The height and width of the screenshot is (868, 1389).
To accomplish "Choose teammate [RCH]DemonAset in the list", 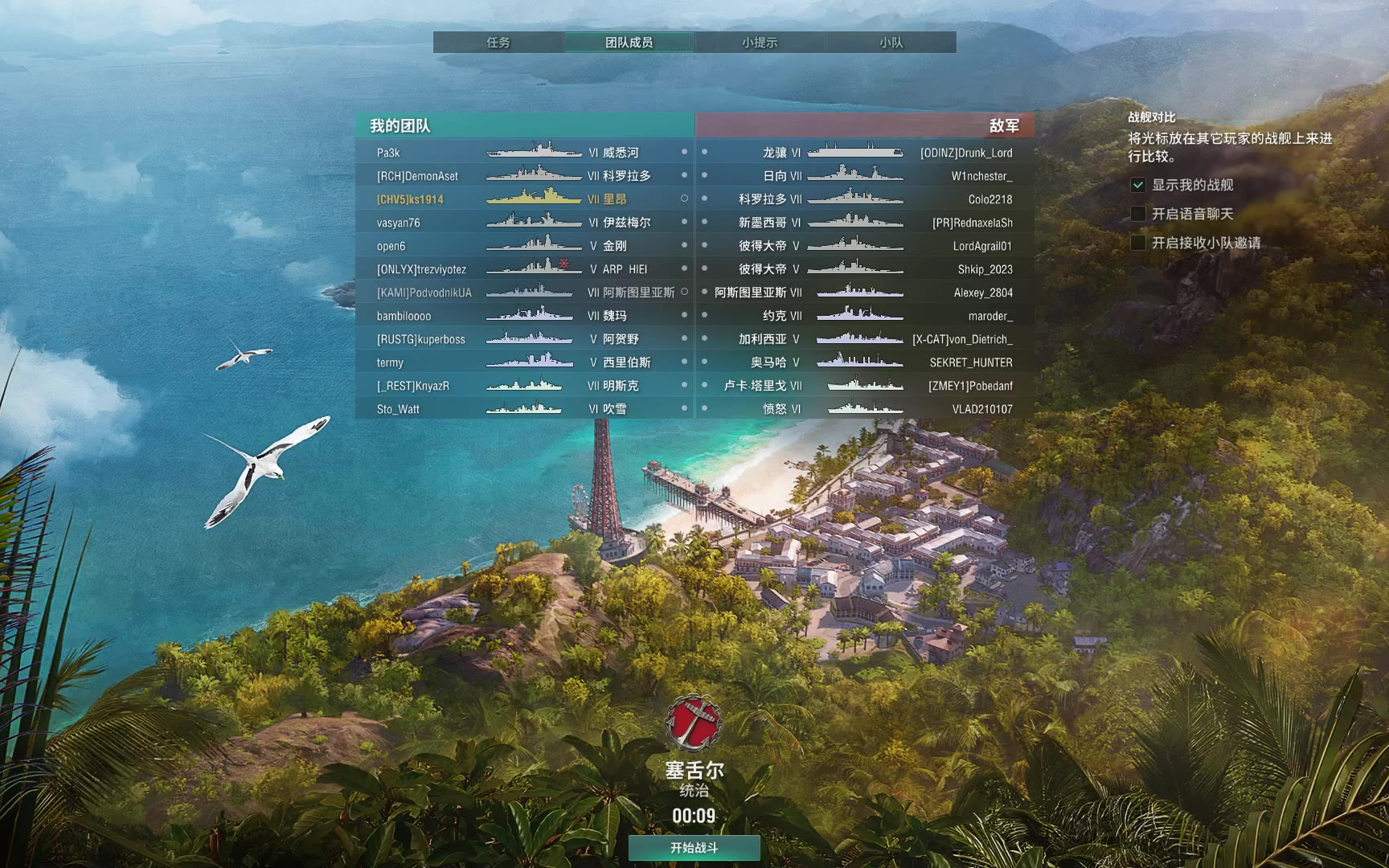I will pos(524,176).
